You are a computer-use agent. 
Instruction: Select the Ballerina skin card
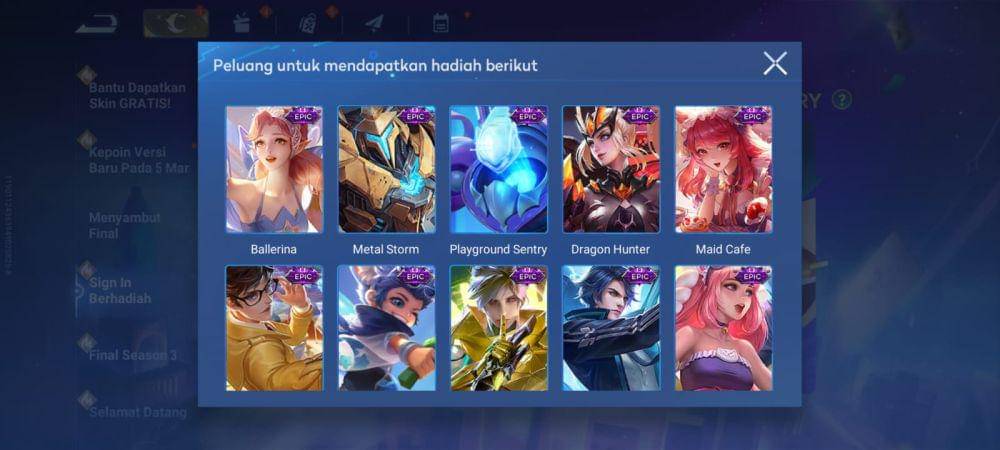274,169
